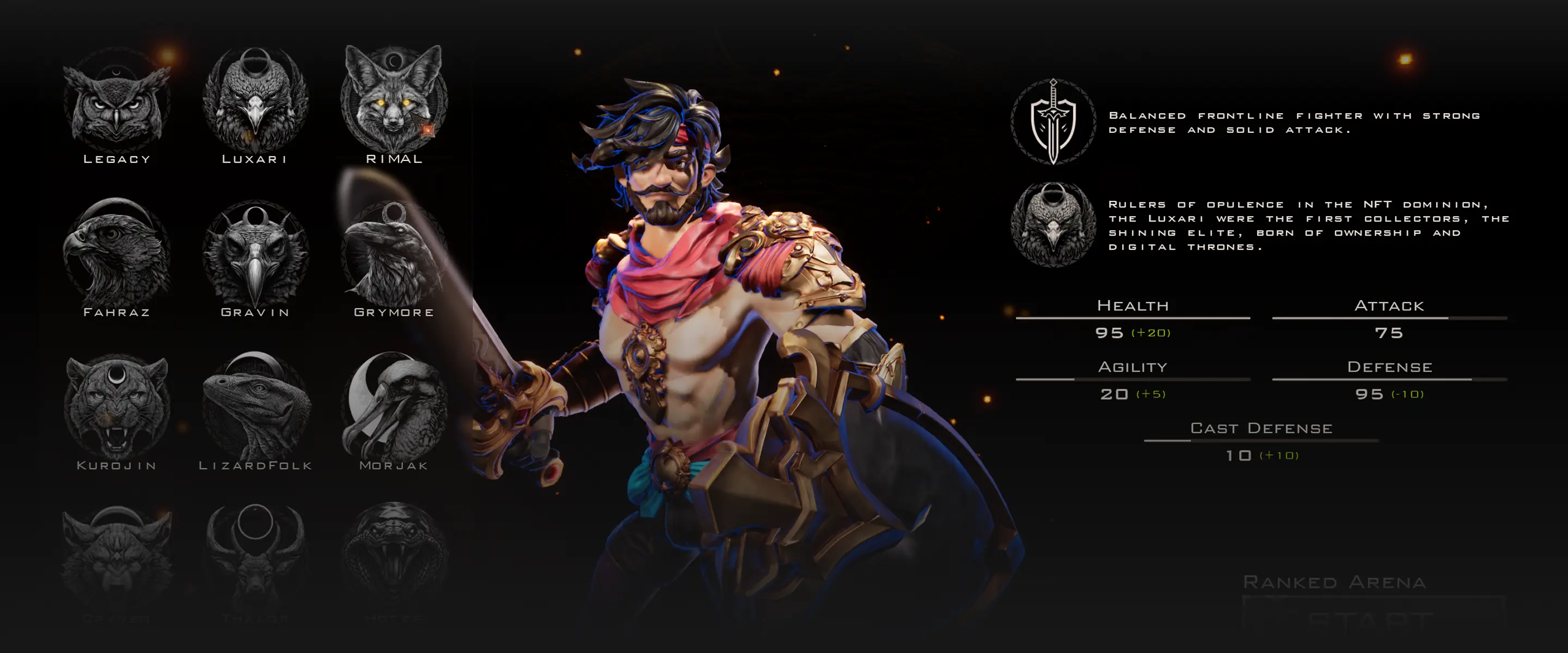Select the Morjak dodo bird faction
Viewport: 1568px width, 653px height.
[x=394, y=406]
